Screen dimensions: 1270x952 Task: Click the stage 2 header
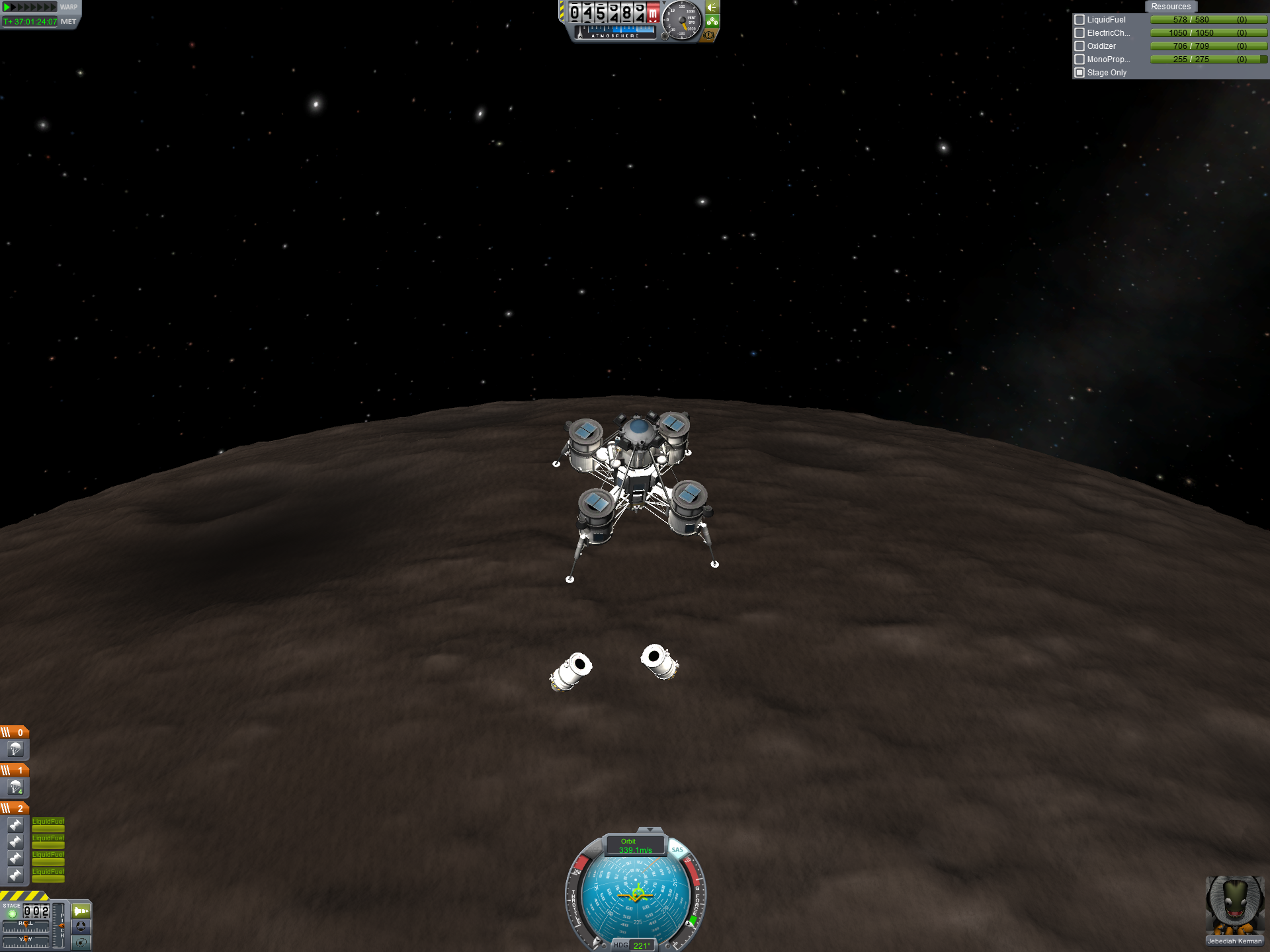(x=15, y=808)
